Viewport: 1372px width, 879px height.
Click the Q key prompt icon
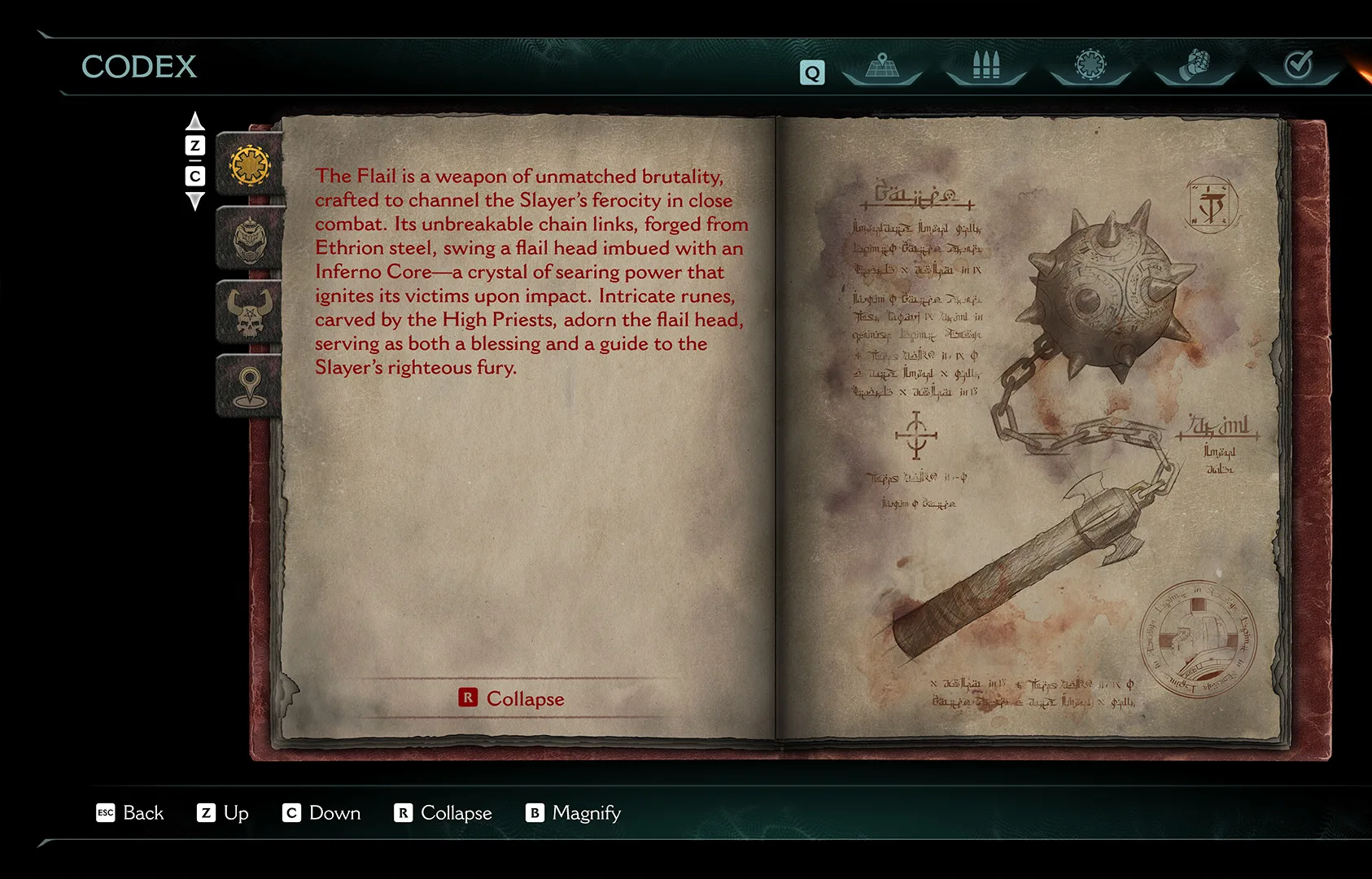(811, 73)
